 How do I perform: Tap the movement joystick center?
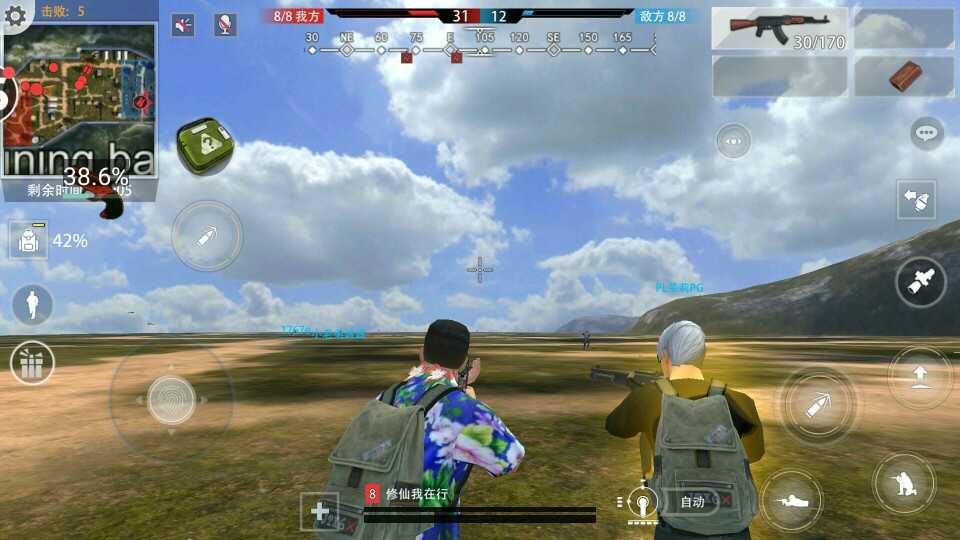(x=171, y=400)
